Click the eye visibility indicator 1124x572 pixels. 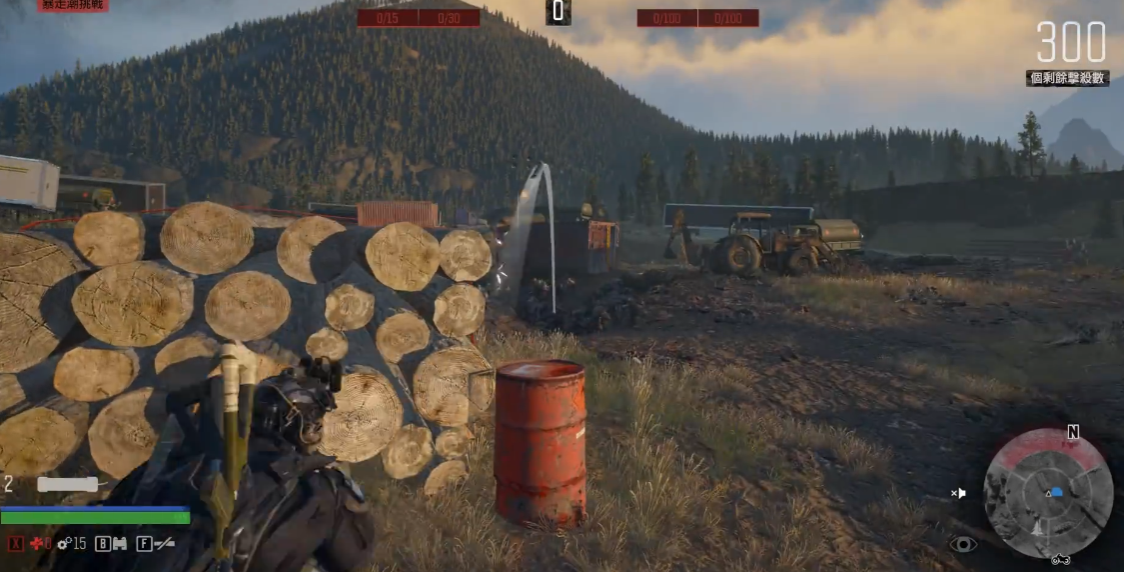[962, 543]
